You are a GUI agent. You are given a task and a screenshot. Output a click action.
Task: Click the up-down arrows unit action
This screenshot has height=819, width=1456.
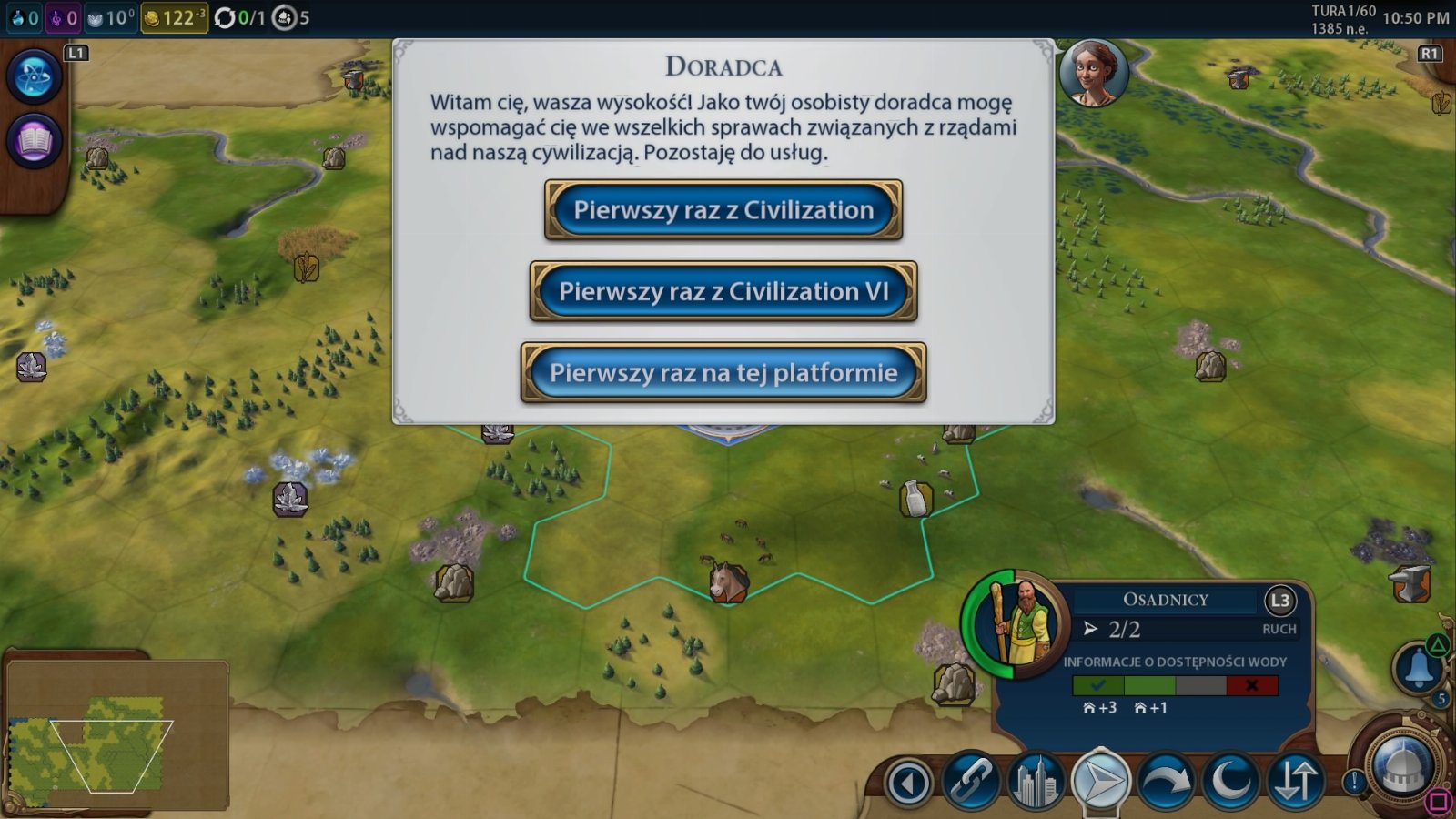1296,782
